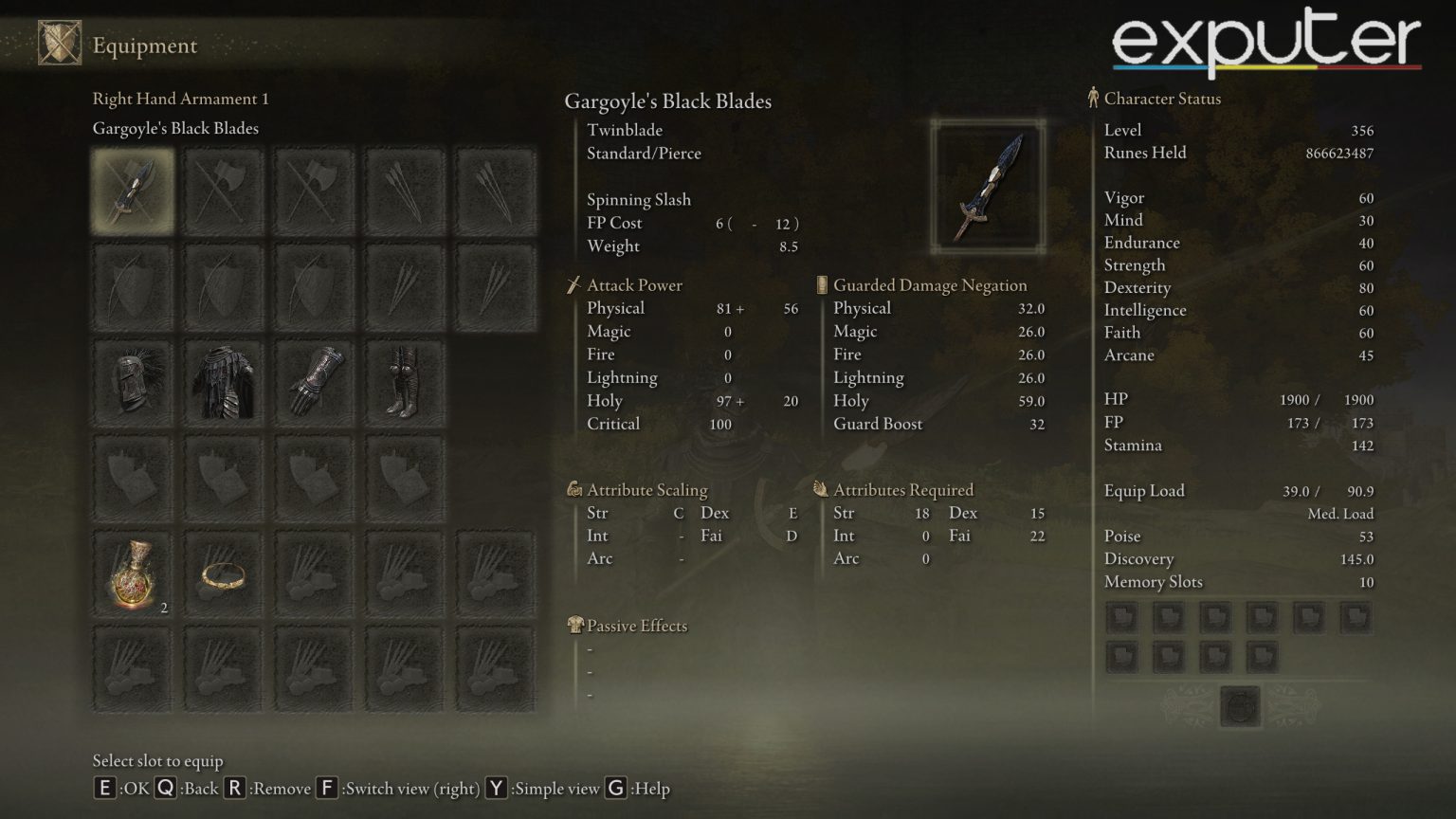
Task: Click the weapon preview thumbnail
Action: click(988, 185)
